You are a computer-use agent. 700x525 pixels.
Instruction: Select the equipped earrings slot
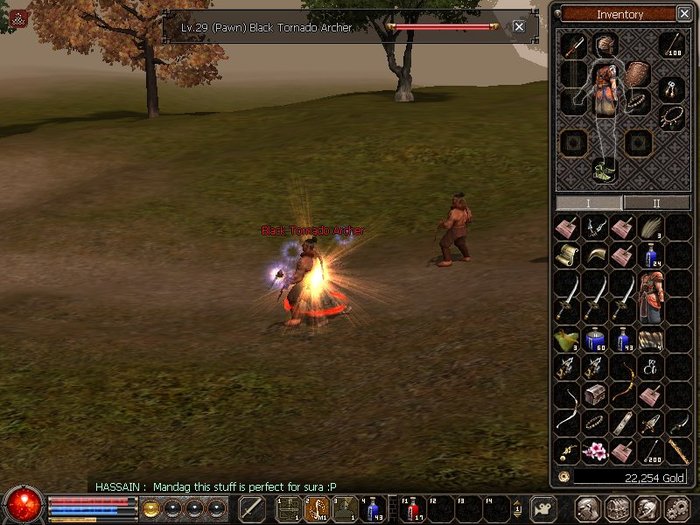671,89
